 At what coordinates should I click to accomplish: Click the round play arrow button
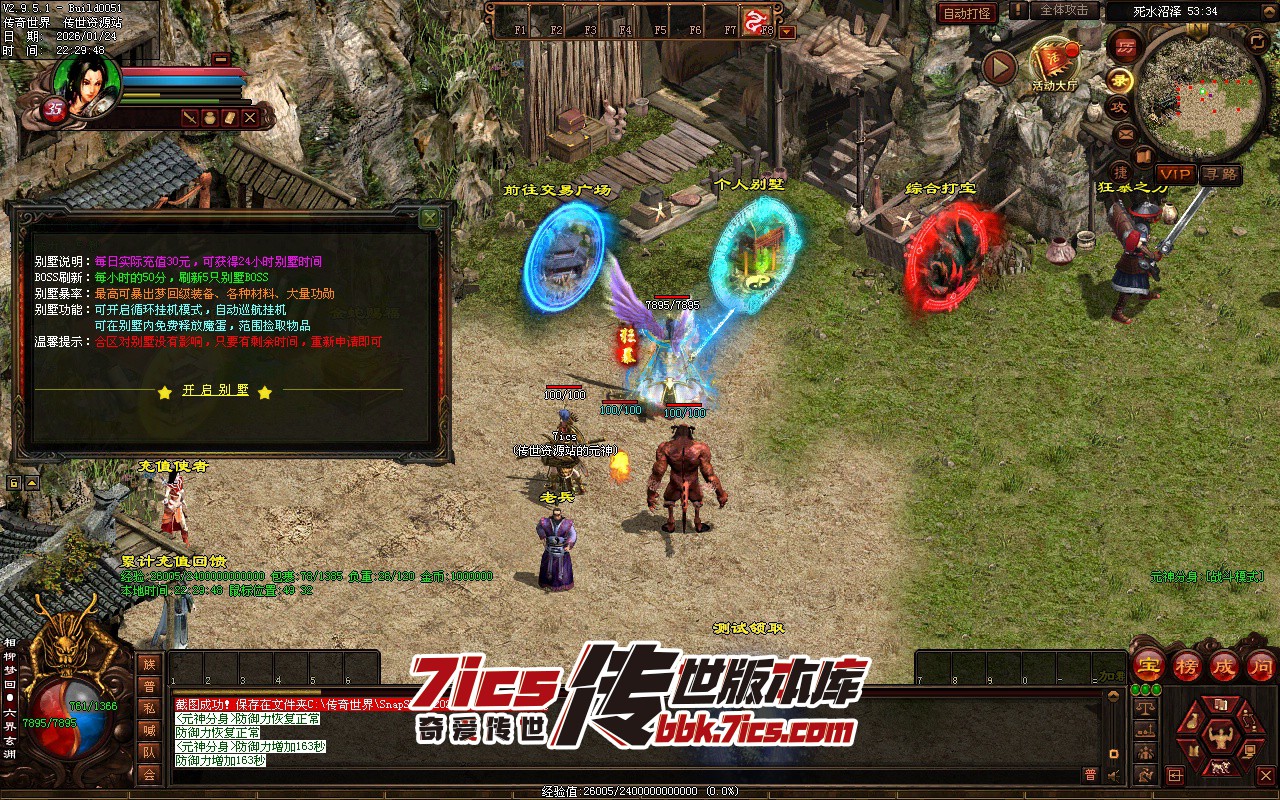click(999, 68)
